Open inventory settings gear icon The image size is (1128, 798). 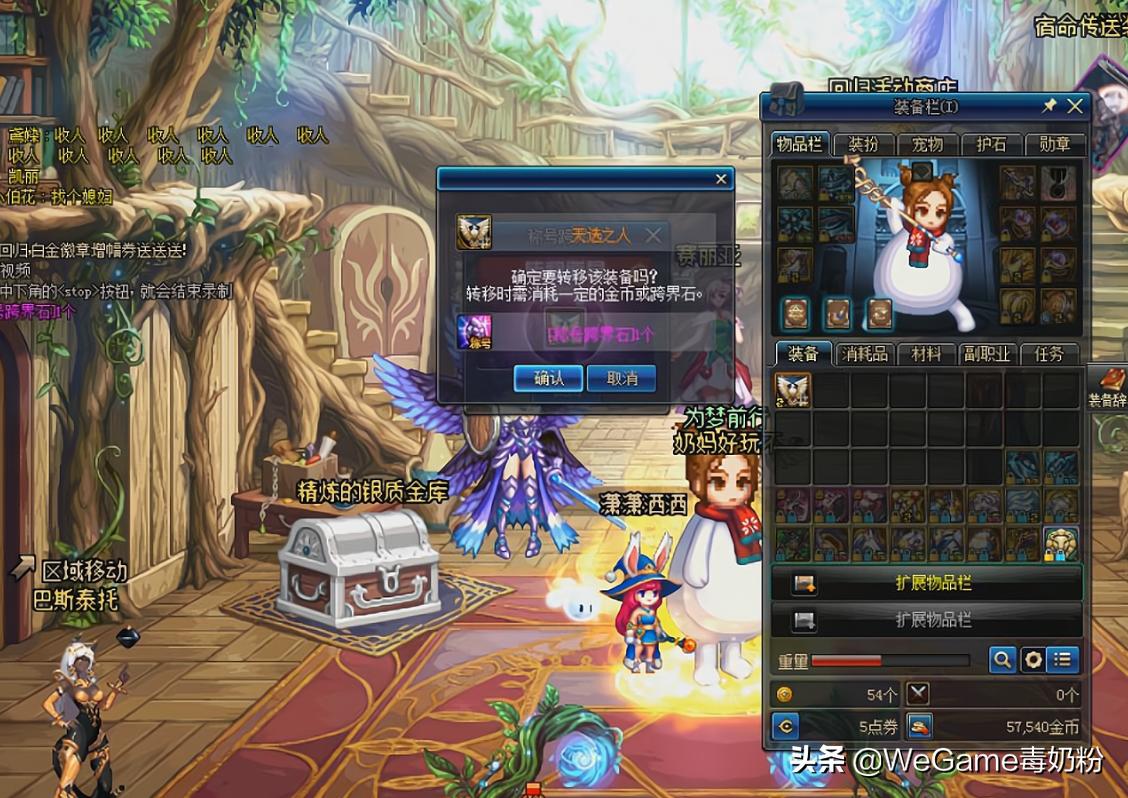[x=1032, y=660]
